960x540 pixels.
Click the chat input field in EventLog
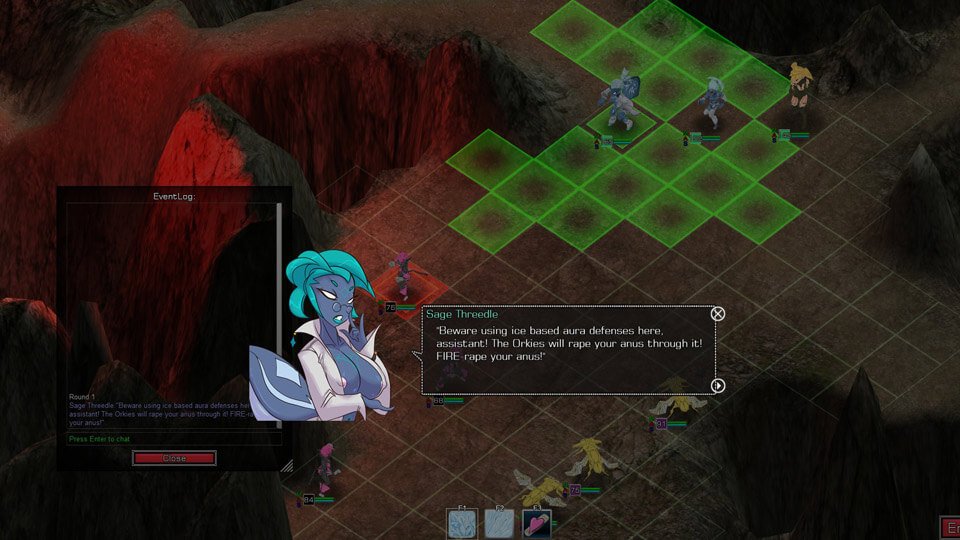tap(170, 439)
